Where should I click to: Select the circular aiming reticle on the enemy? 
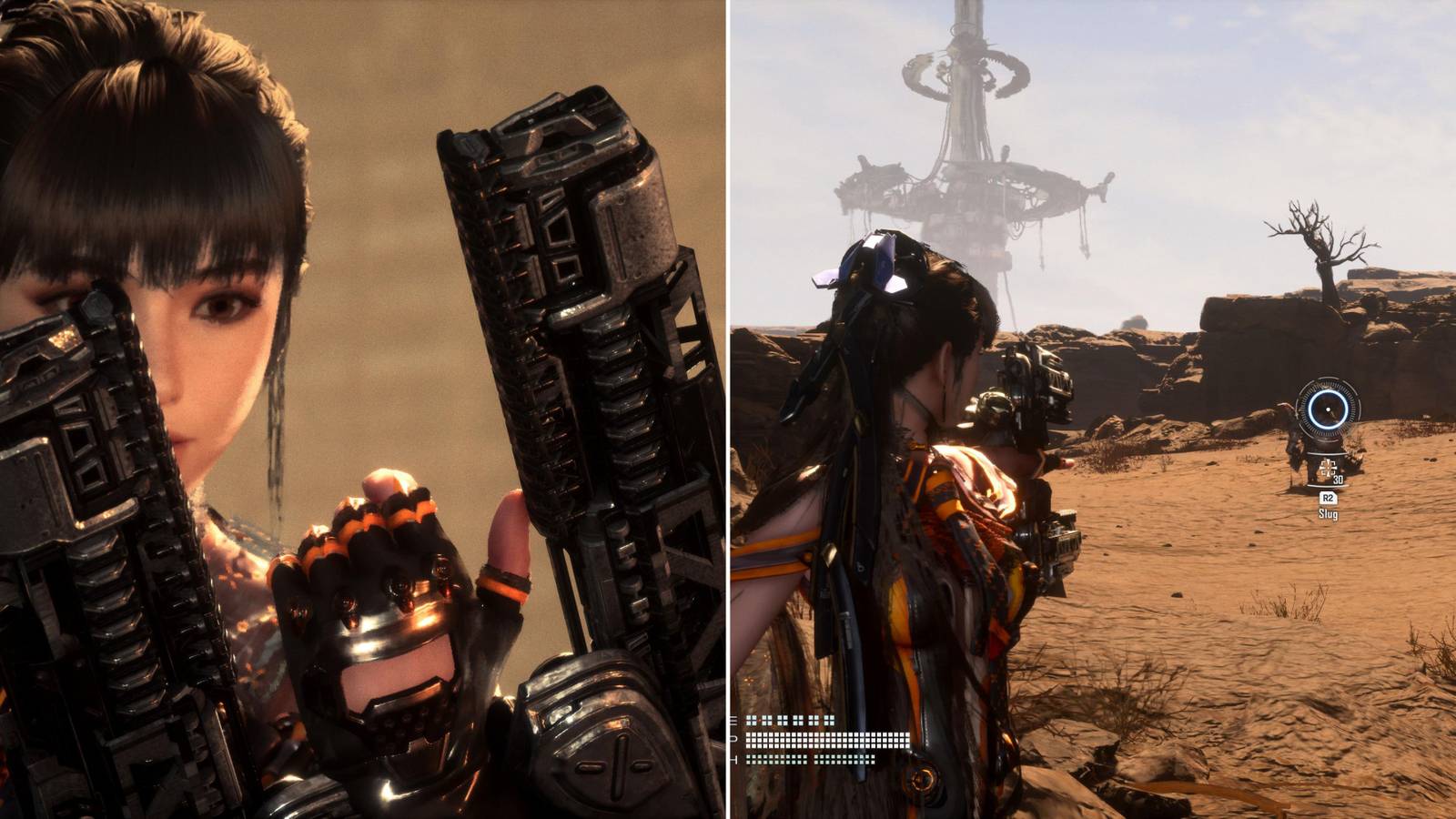coord(1328,410)
